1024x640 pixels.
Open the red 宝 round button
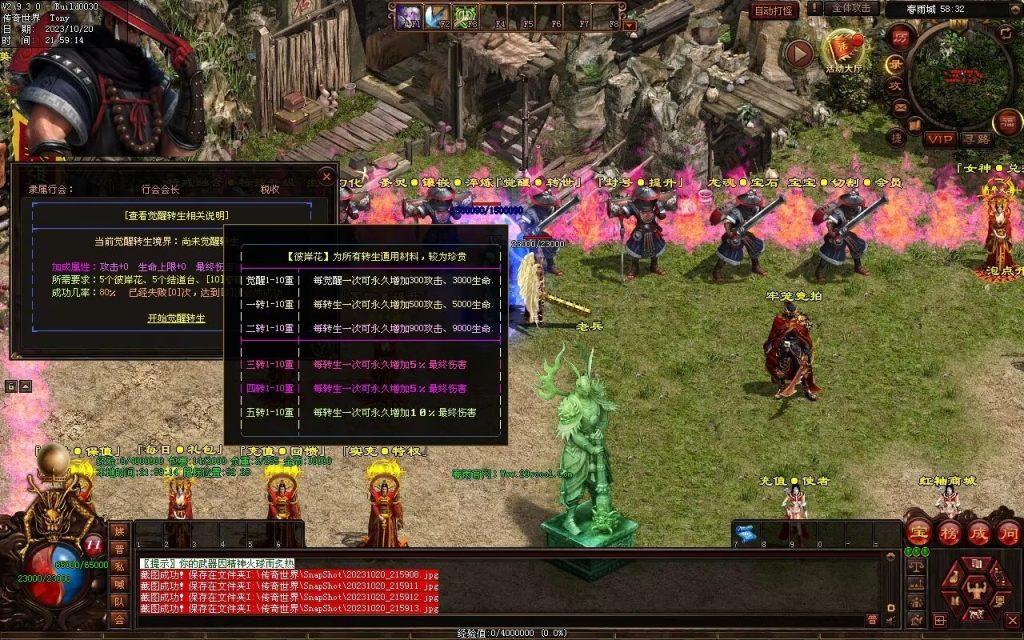tap(919, 531)
